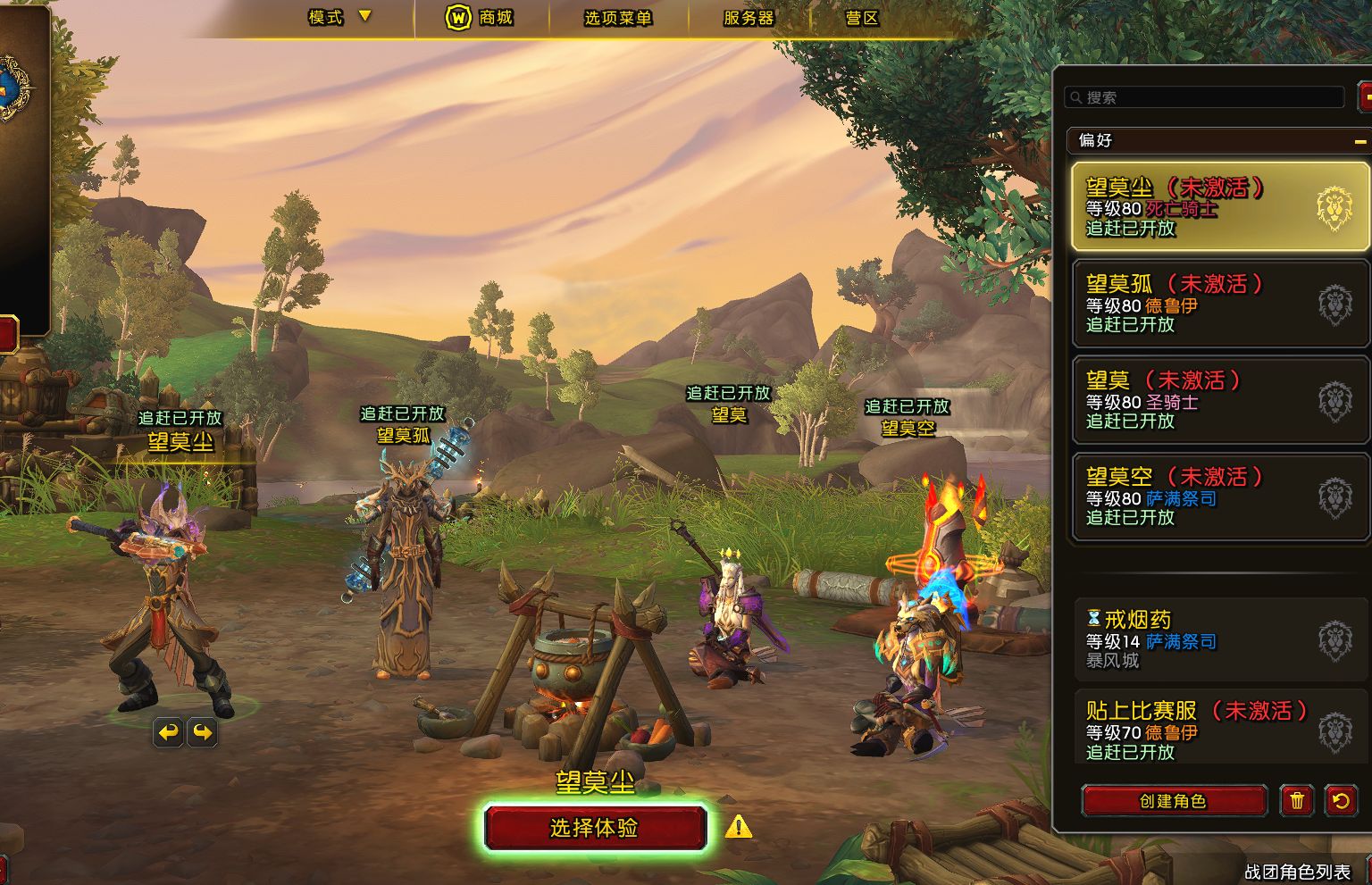Open the 商城 shop

[x=480, y=17]
